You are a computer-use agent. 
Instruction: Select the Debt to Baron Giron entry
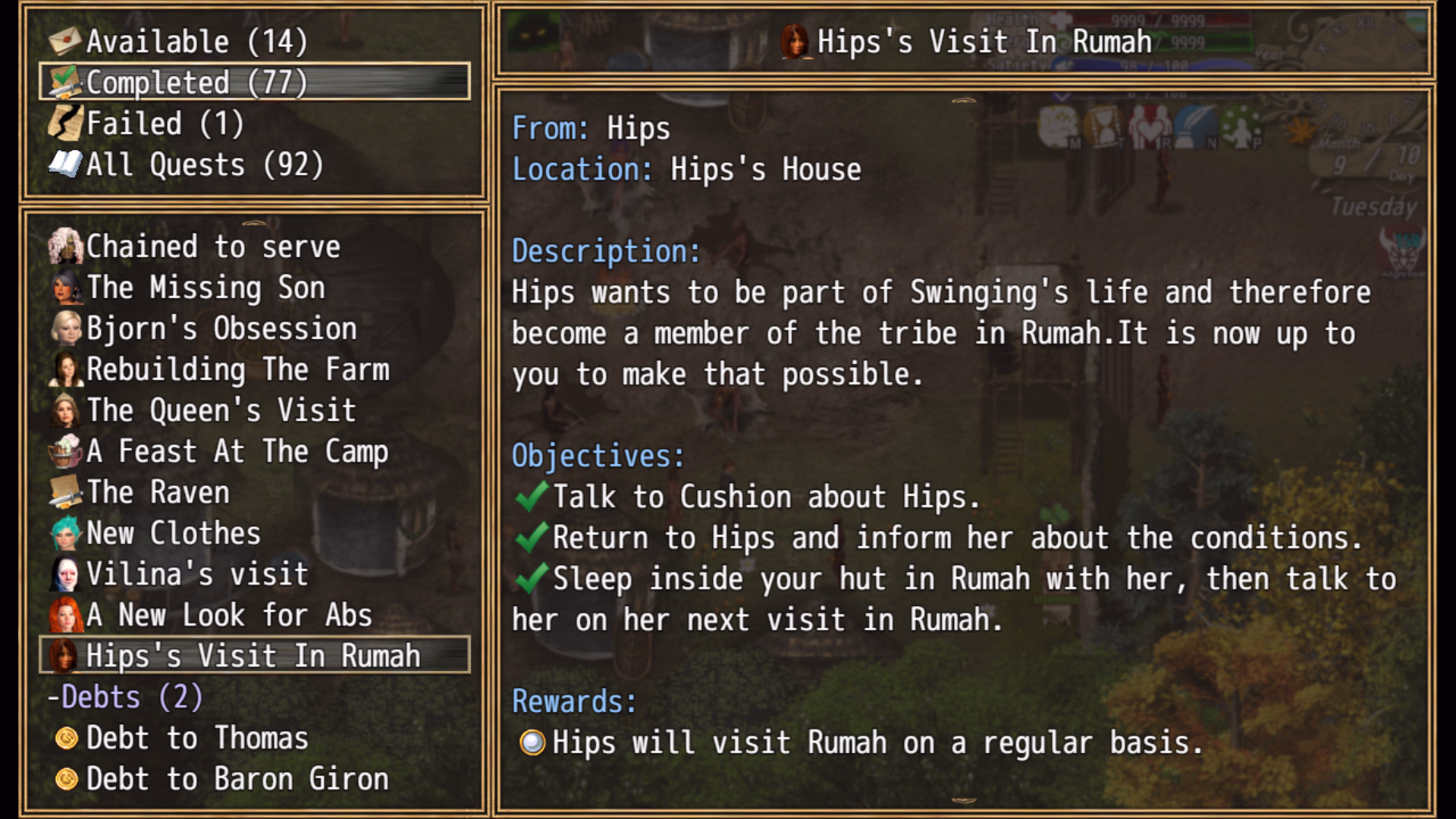click(237, 779)
